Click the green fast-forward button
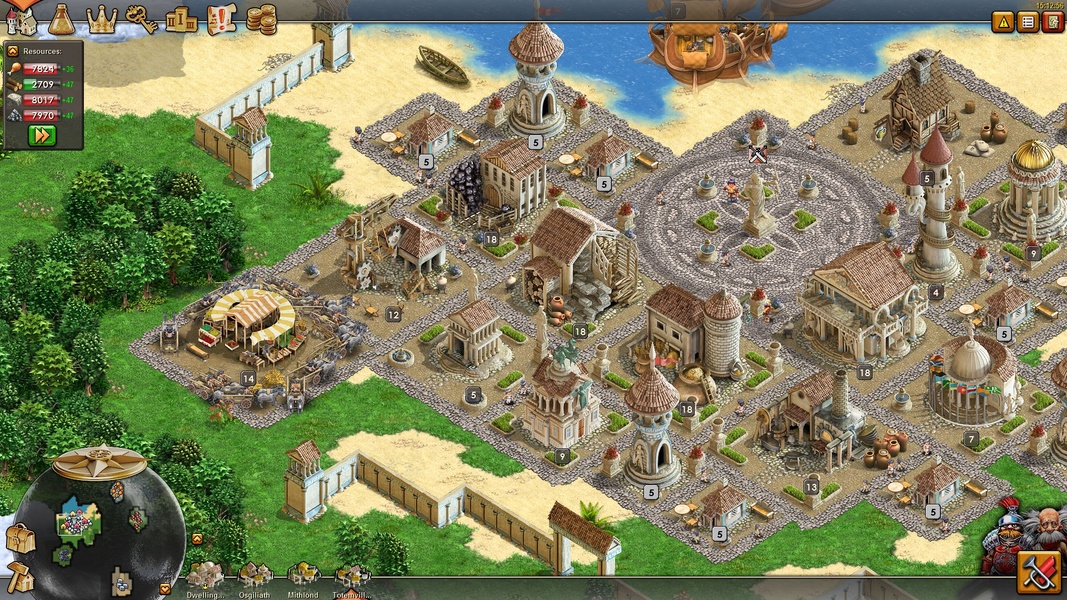The image size is (1067, 600). (x=42, y=135)
